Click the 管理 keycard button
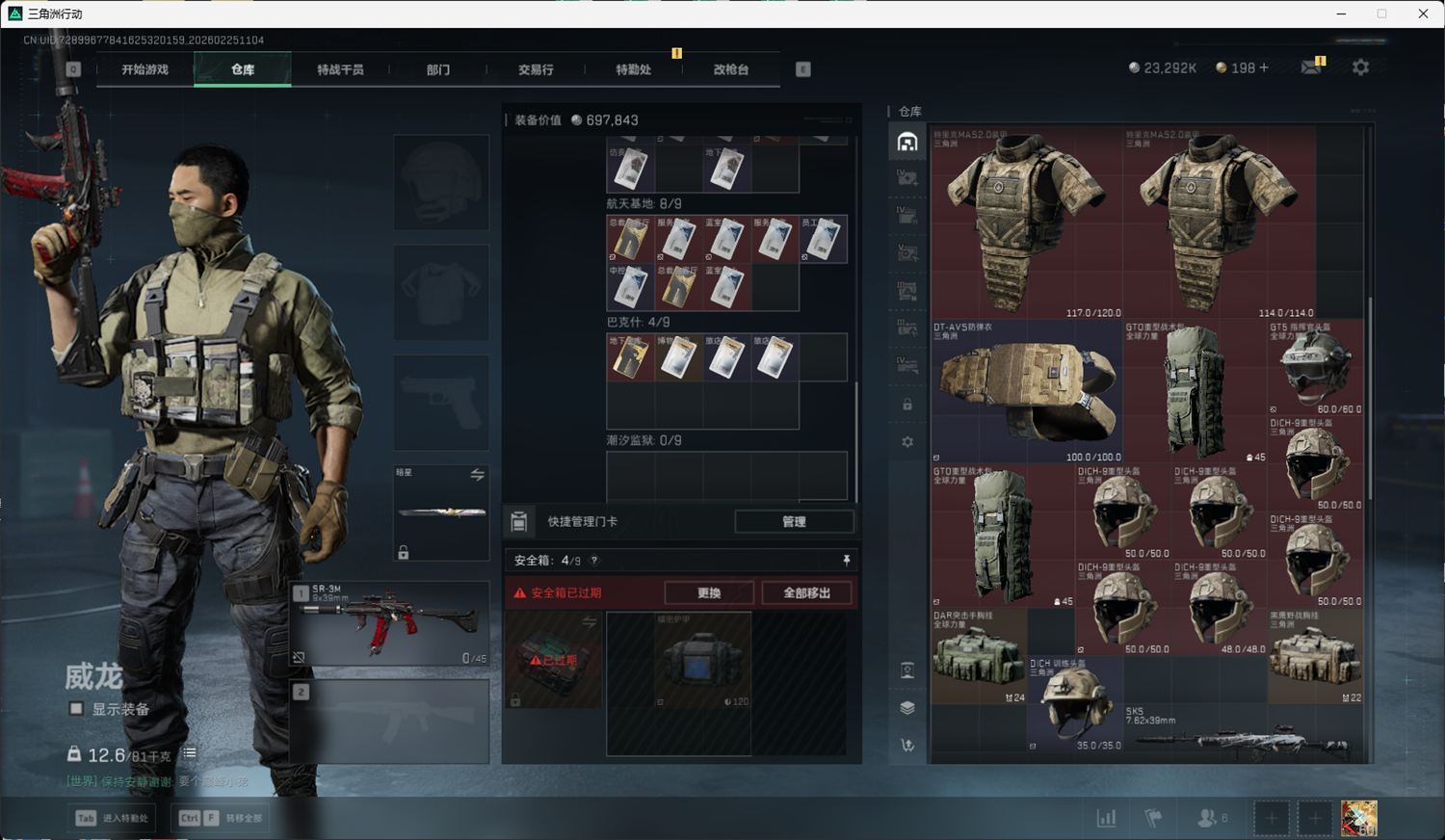The image size is (1445, 840). tap(794, 521)
